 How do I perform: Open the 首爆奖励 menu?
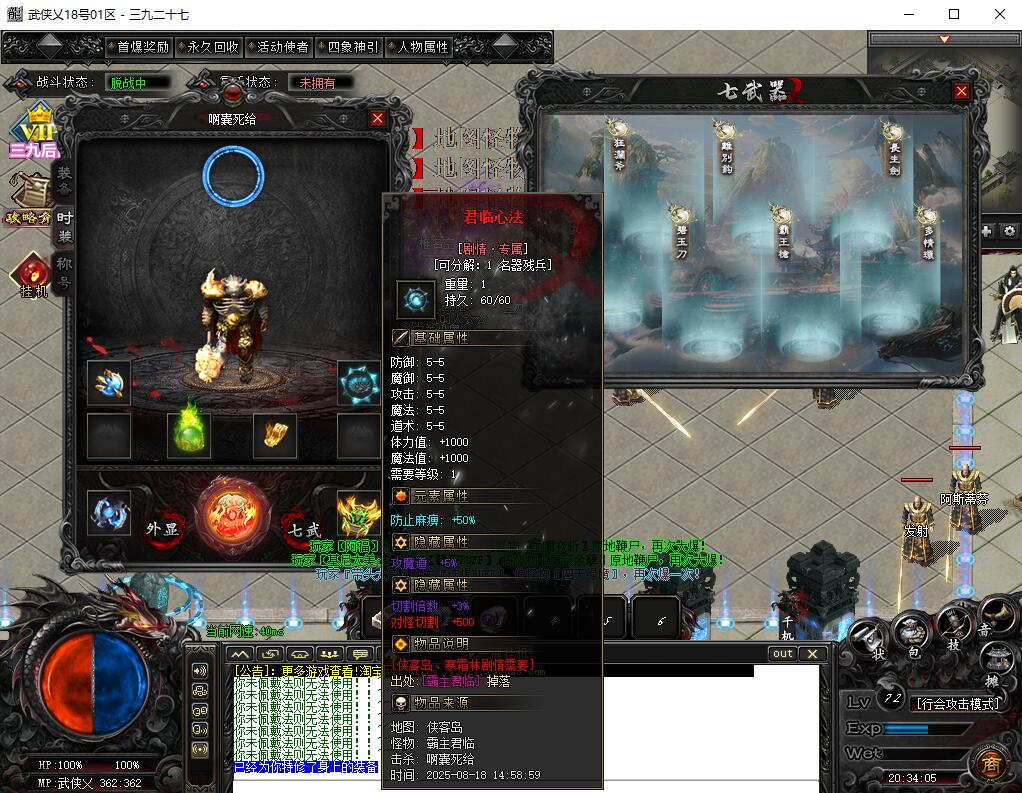click(142, 46)
